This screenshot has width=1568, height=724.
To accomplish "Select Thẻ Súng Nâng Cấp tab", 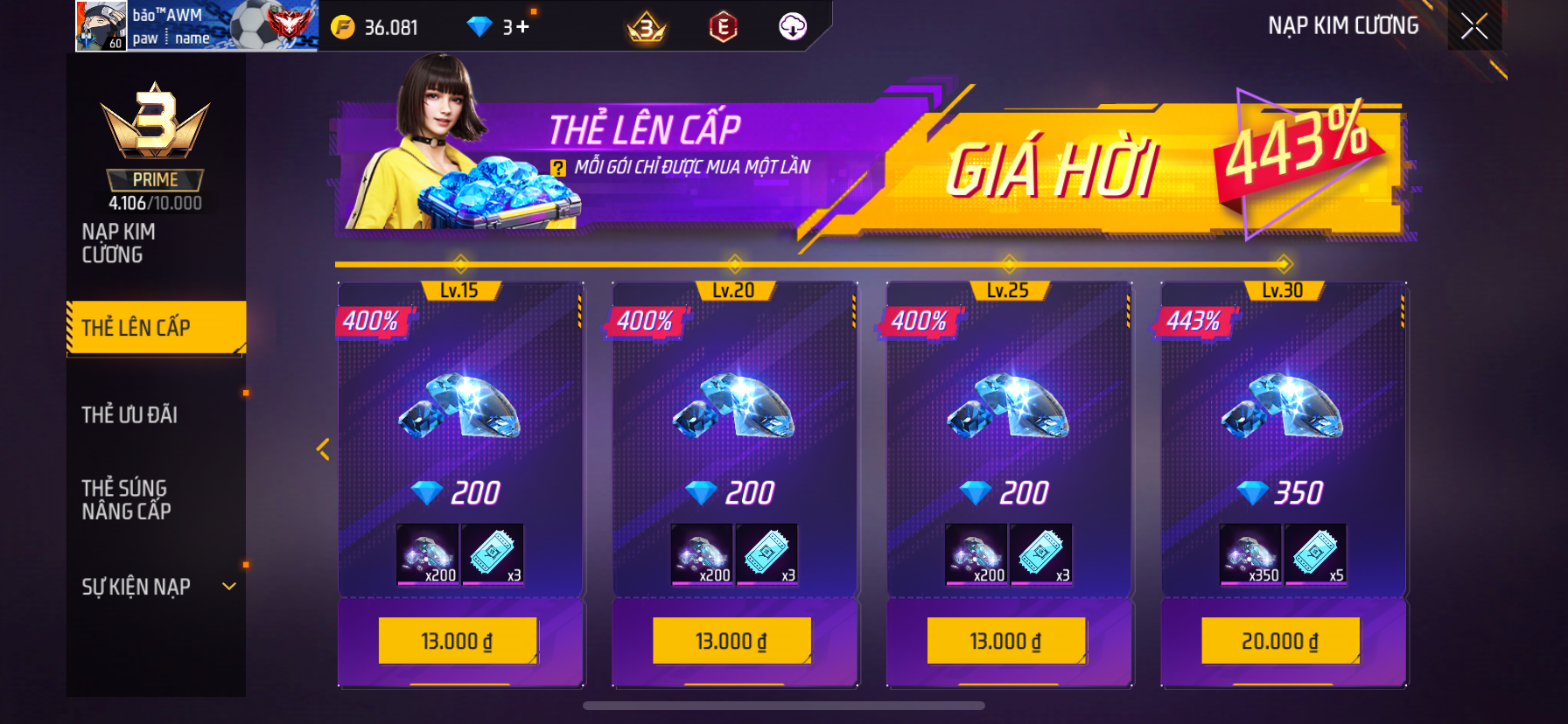I will (126, 499).
